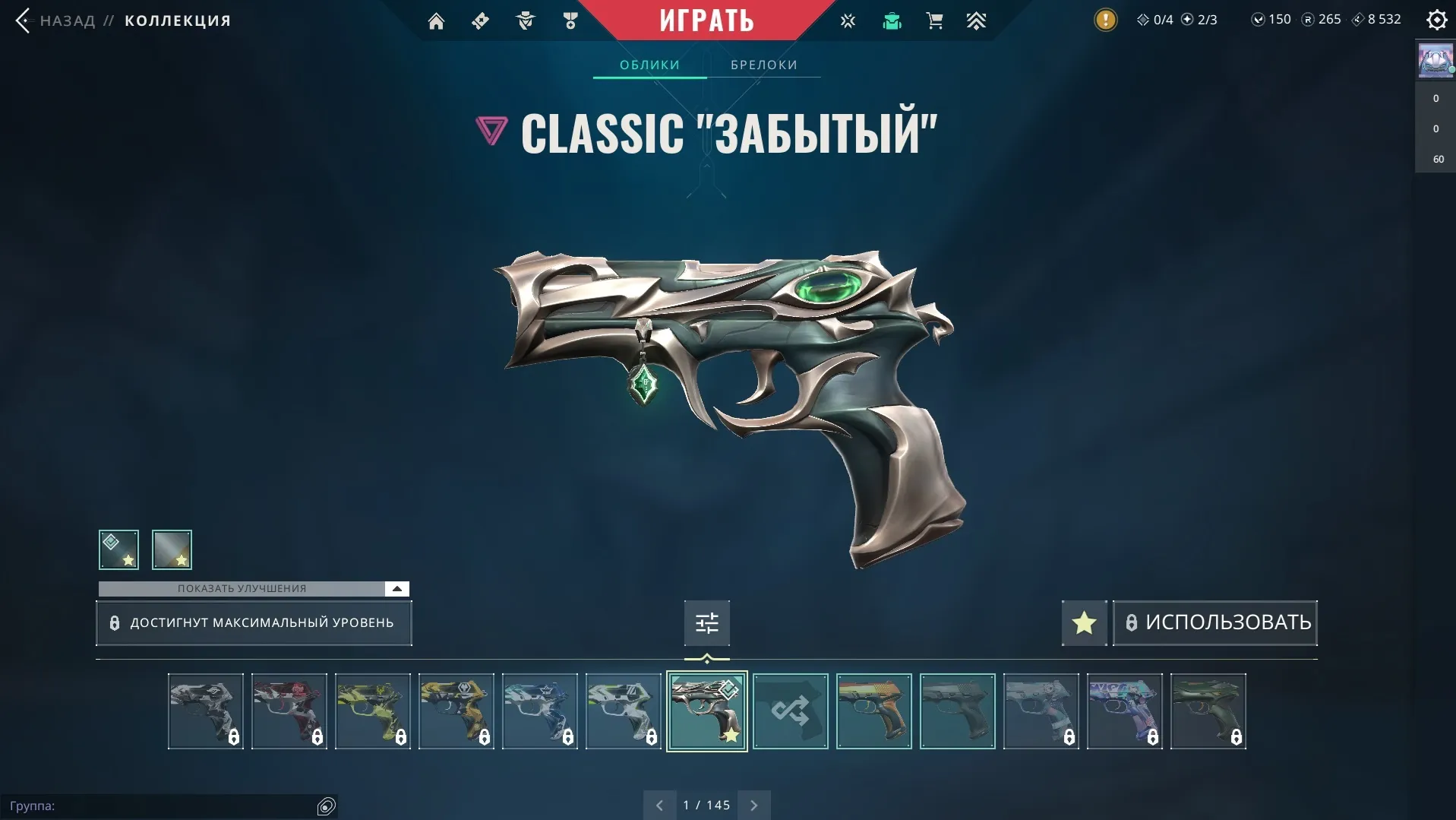Click the gold mission alert icon
This screenshot has height=820, width=1456.
click(1106, 21)
